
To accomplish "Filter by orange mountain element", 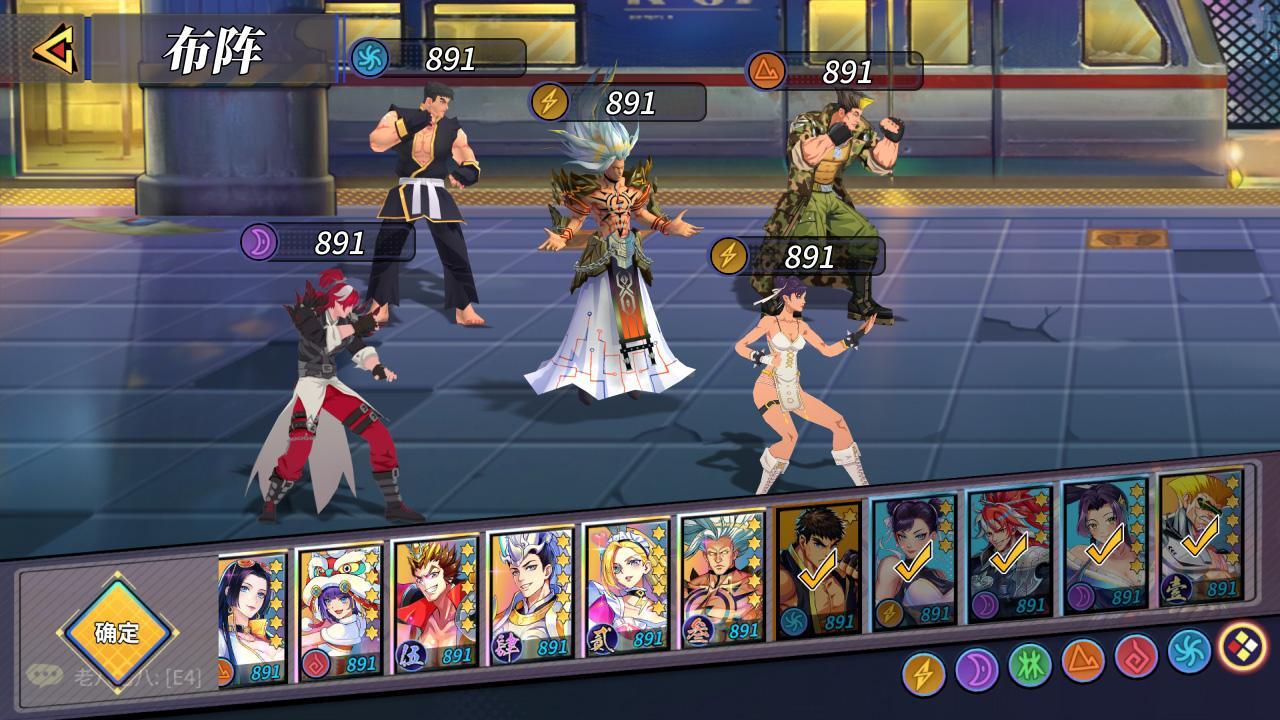I will coord(1083,660).
